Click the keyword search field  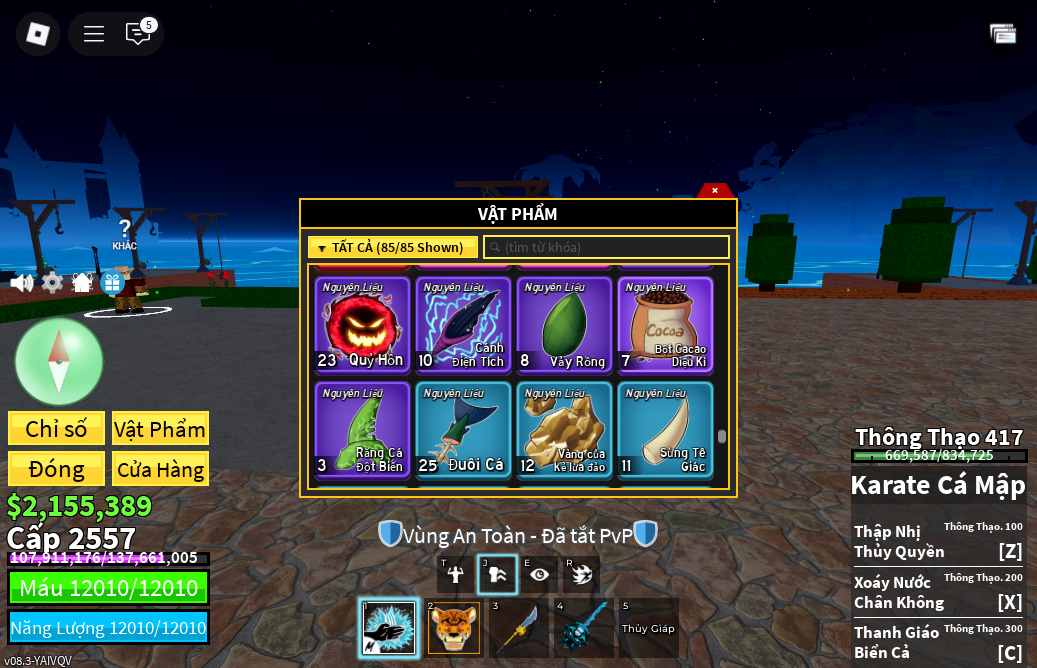click(606, 247)
